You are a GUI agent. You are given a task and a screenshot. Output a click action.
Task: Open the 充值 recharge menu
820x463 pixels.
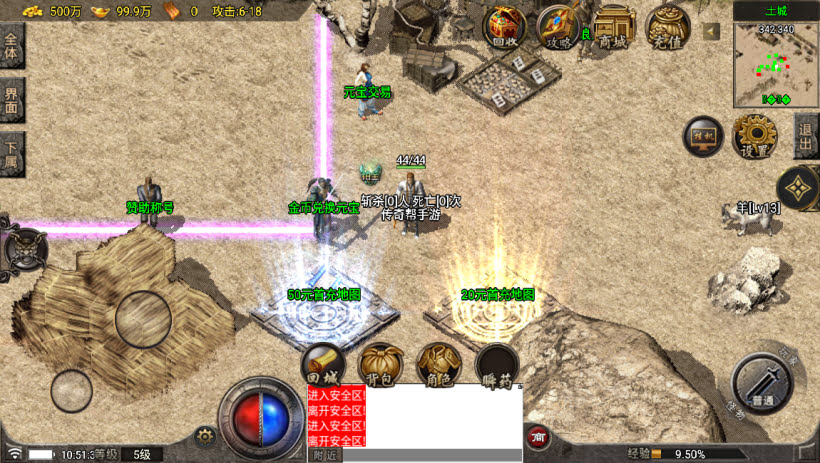pos(667,26)
